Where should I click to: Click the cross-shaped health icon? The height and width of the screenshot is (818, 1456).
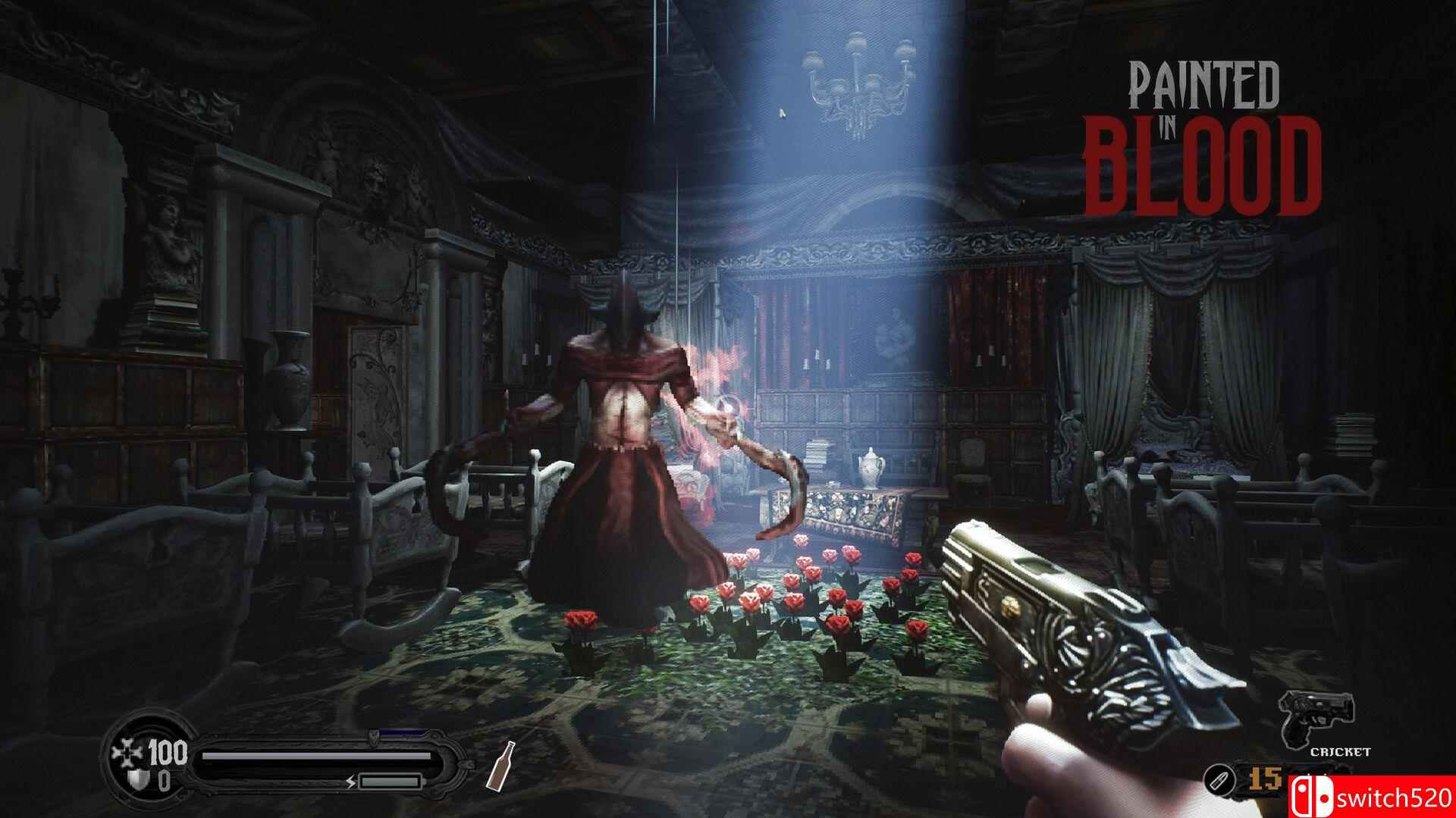click(x=128, y=751)
